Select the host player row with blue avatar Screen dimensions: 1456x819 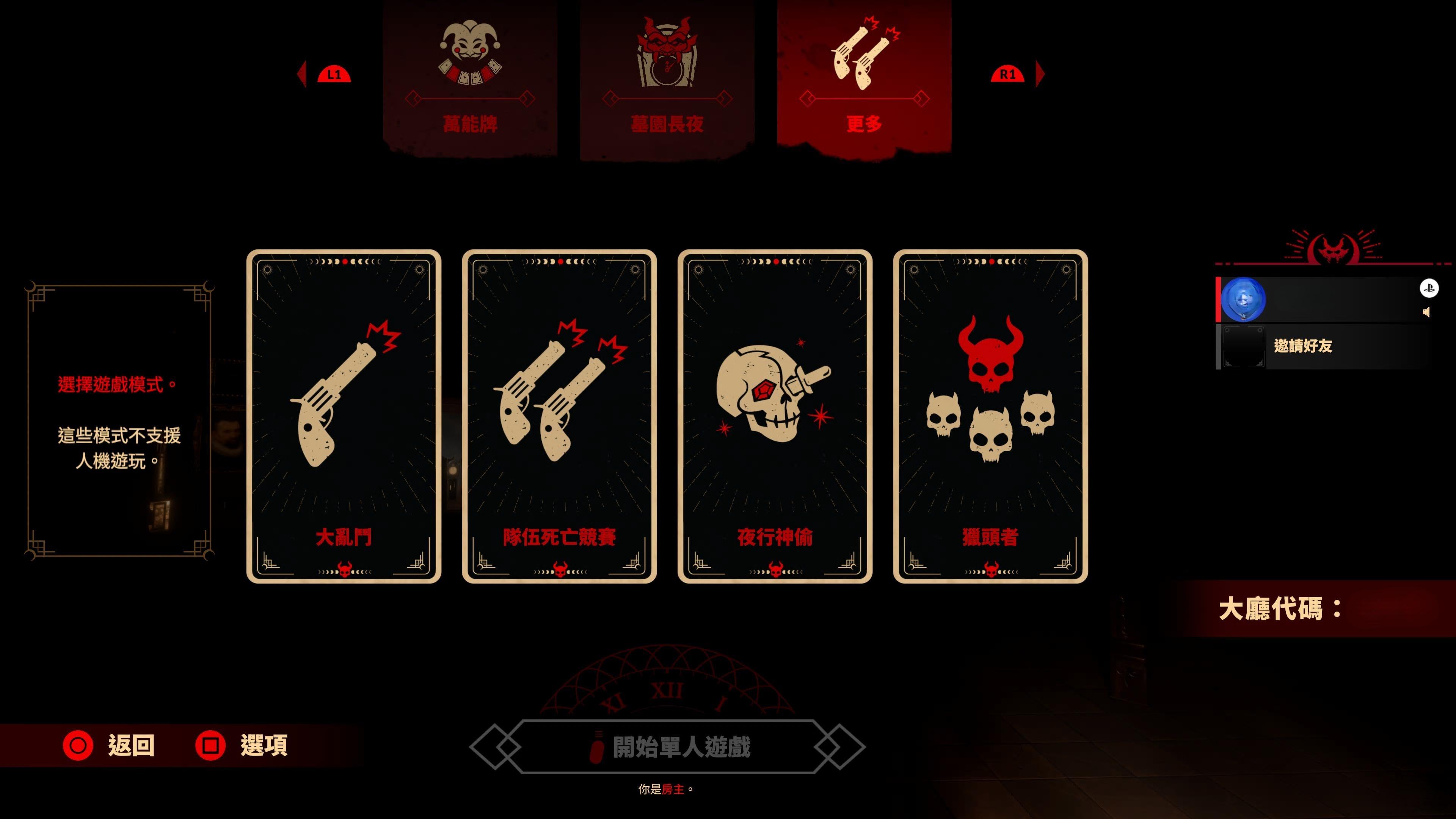pos(1323,300)
